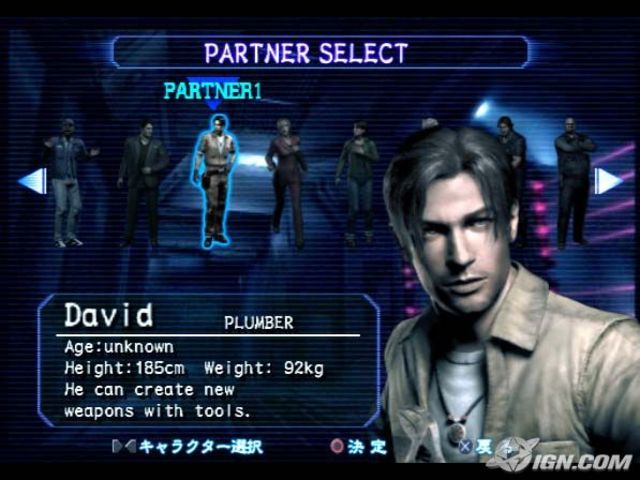This screenshot has width=640, height=480.
Task: Select the highlighted David character figure
Action: click(x=212, y=180)
